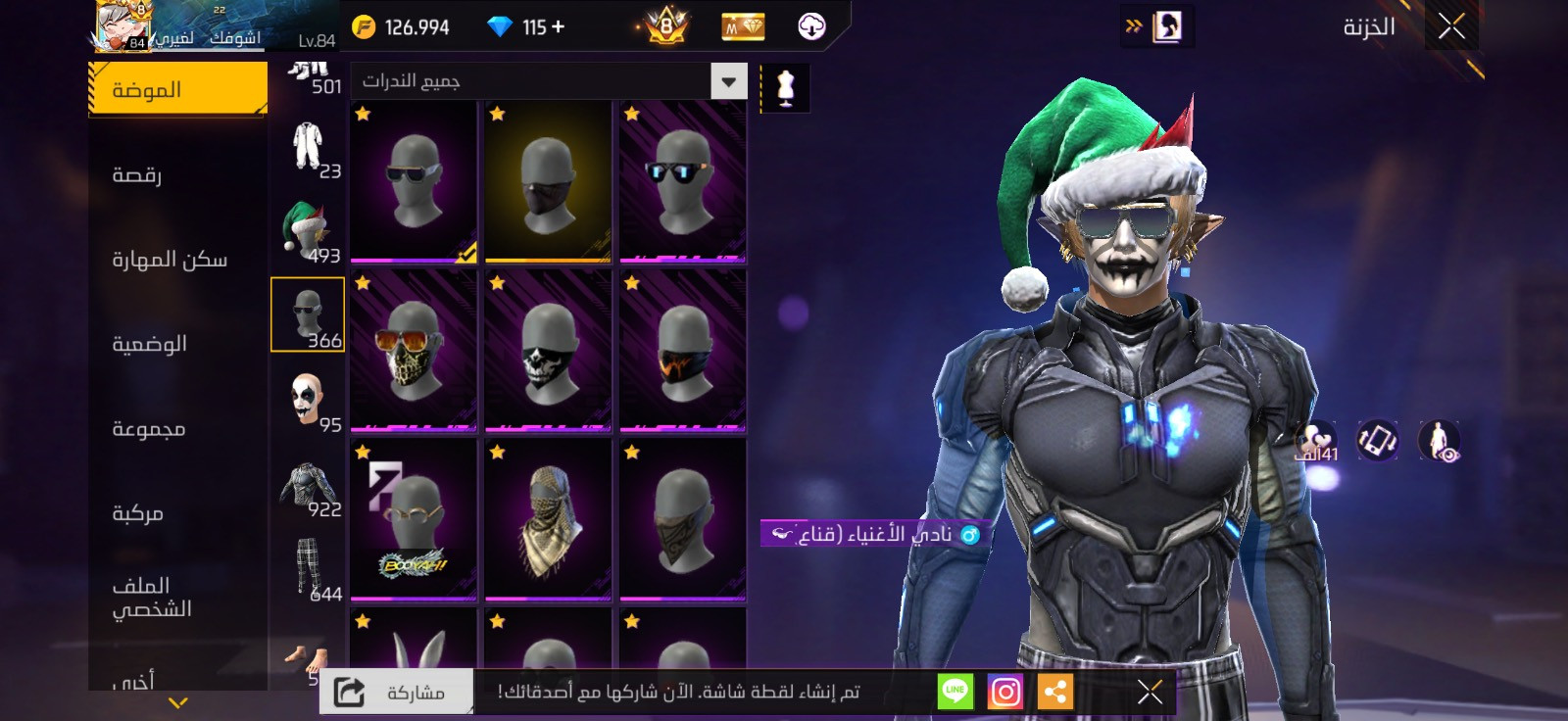Tap the مشاركة share button

(x=397, y=693)
